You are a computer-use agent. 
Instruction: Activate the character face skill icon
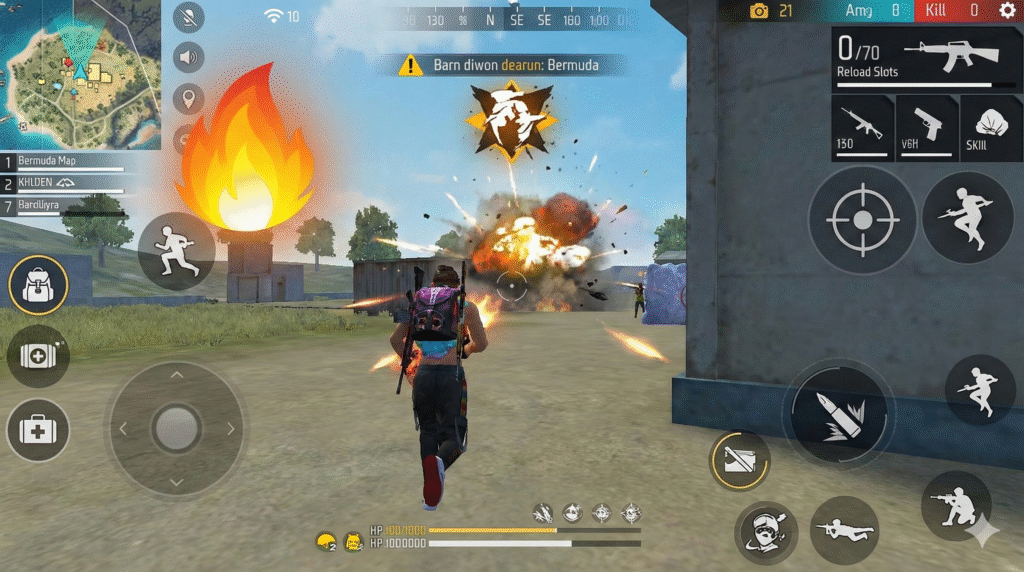click(766, 532)
